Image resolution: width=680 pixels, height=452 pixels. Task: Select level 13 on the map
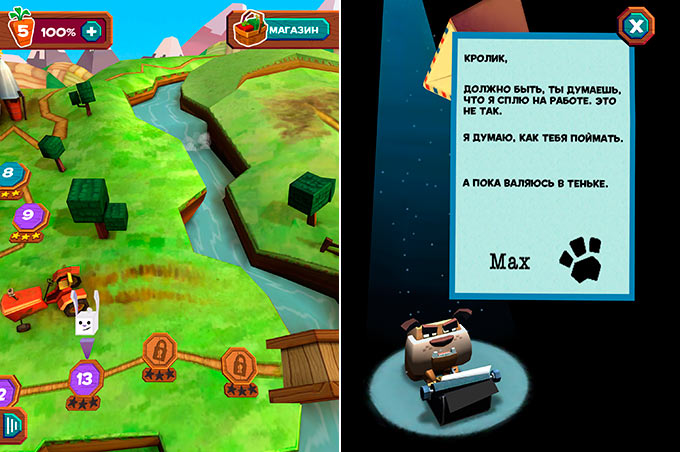(x=85, y=378)
